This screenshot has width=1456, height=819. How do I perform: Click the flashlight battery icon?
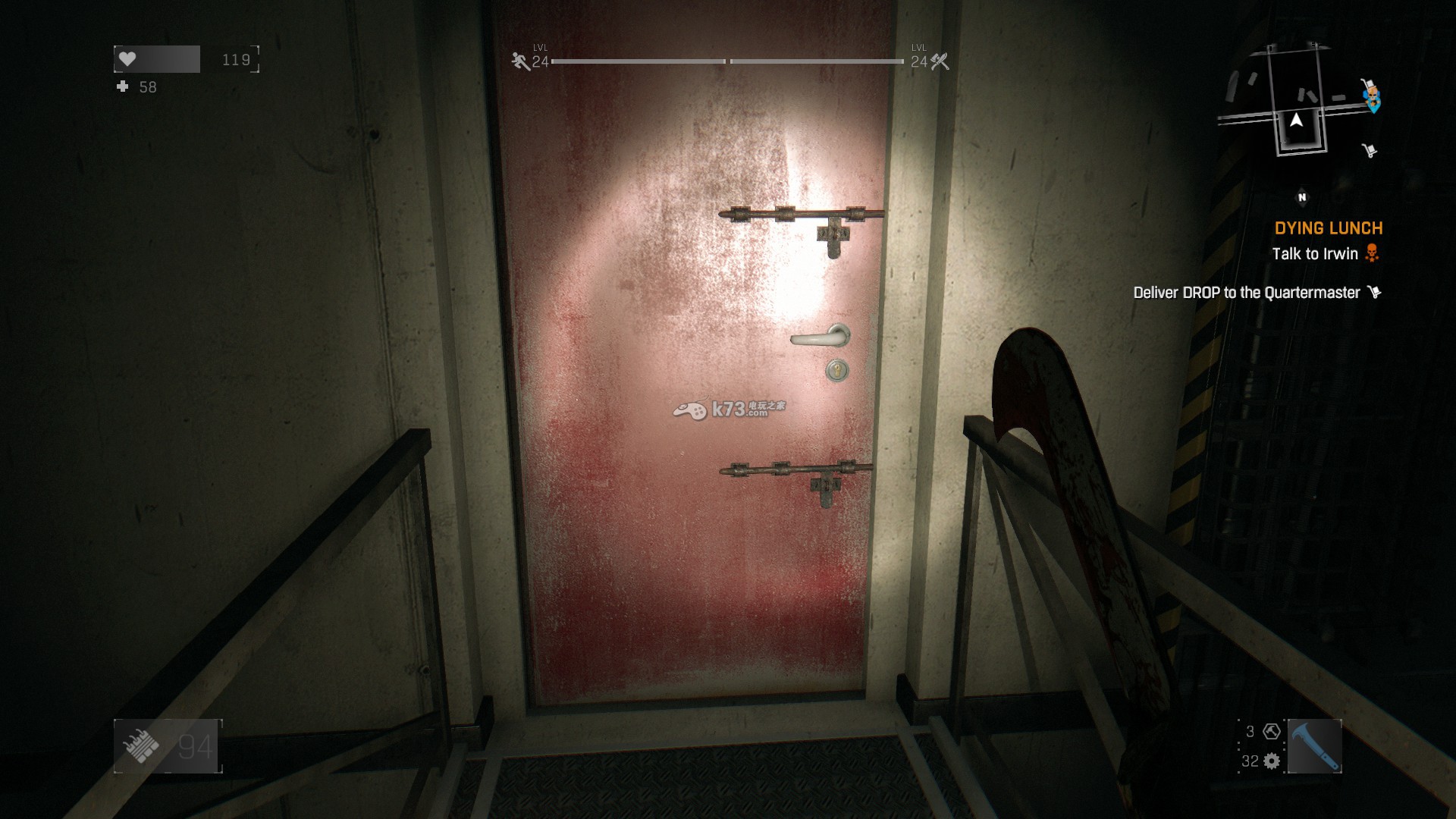(x=142, y=746)
